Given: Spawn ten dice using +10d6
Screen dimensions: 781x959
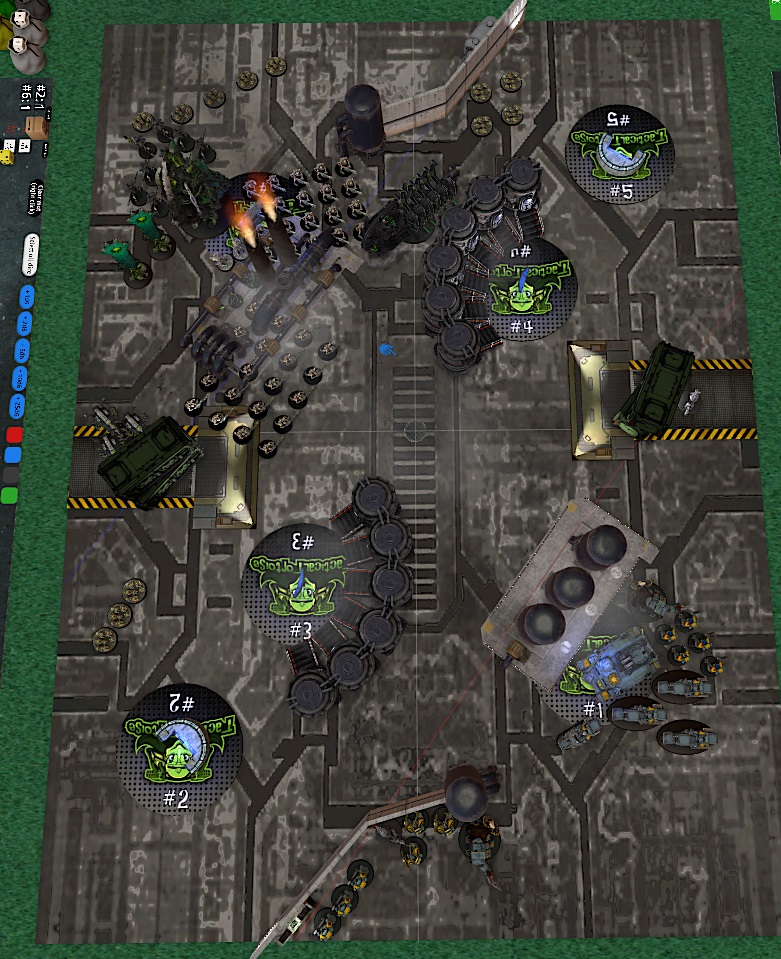Looking at the screenshot, I should (x=20, y=377).
